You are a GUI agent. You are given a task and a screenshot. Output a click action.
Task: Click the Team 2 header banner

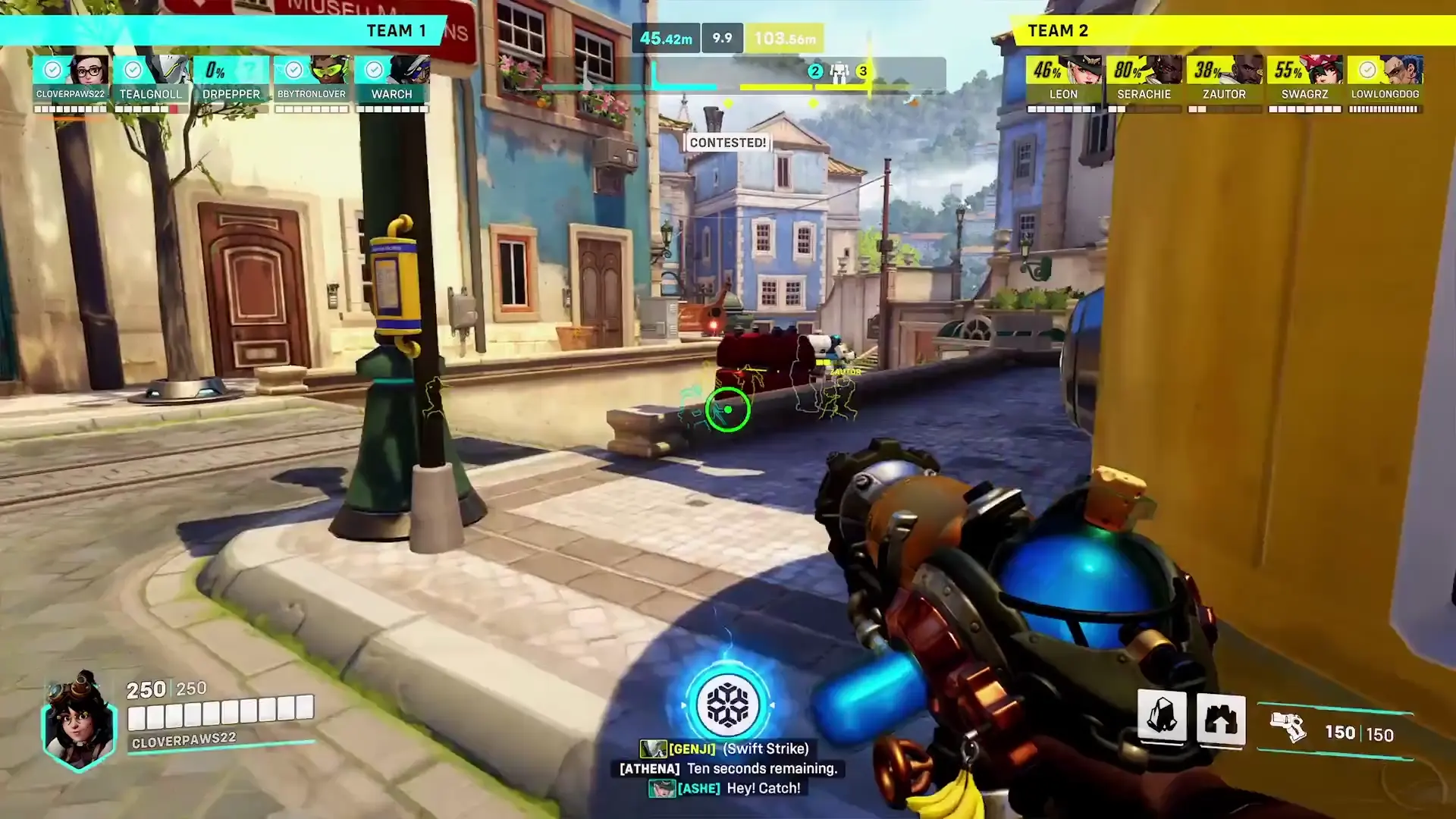[x=1057, y=30]
